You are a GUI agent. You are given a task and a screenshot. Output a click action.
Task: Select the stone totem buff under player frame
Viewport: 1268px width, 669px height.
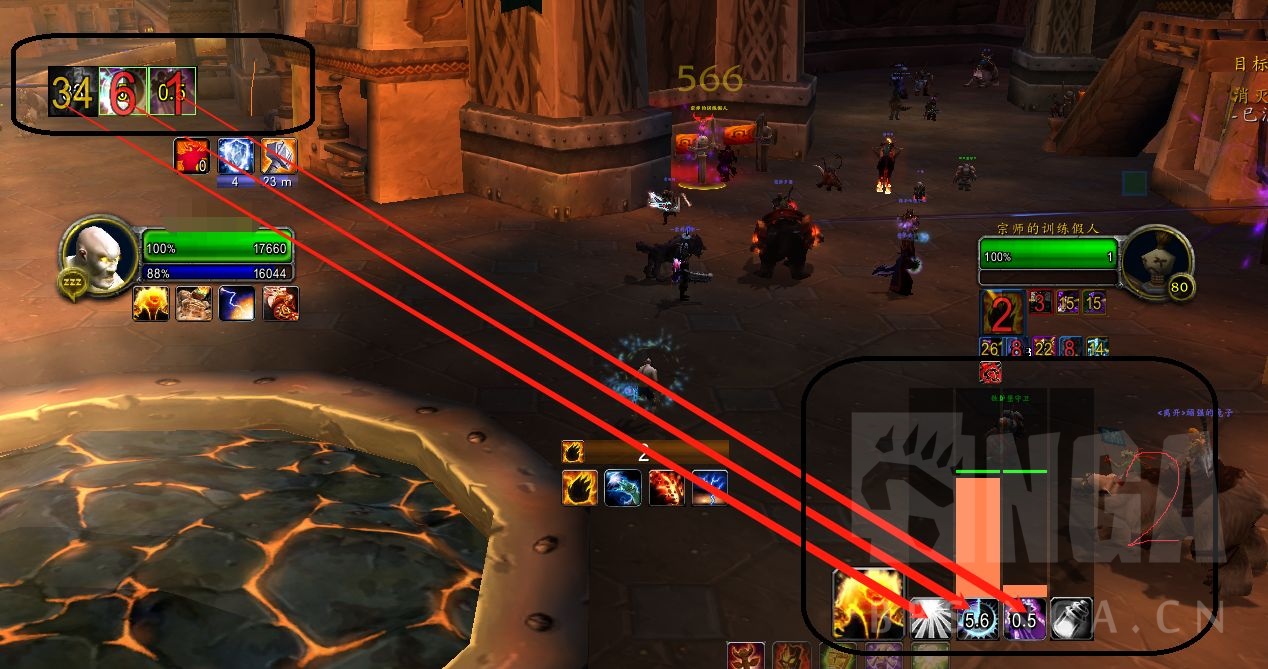pos(194,304)
